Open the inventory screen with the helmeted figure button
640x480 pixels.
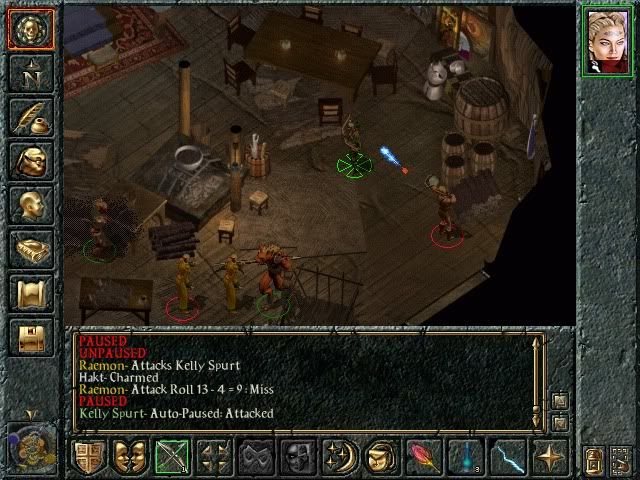coord(30,161)
